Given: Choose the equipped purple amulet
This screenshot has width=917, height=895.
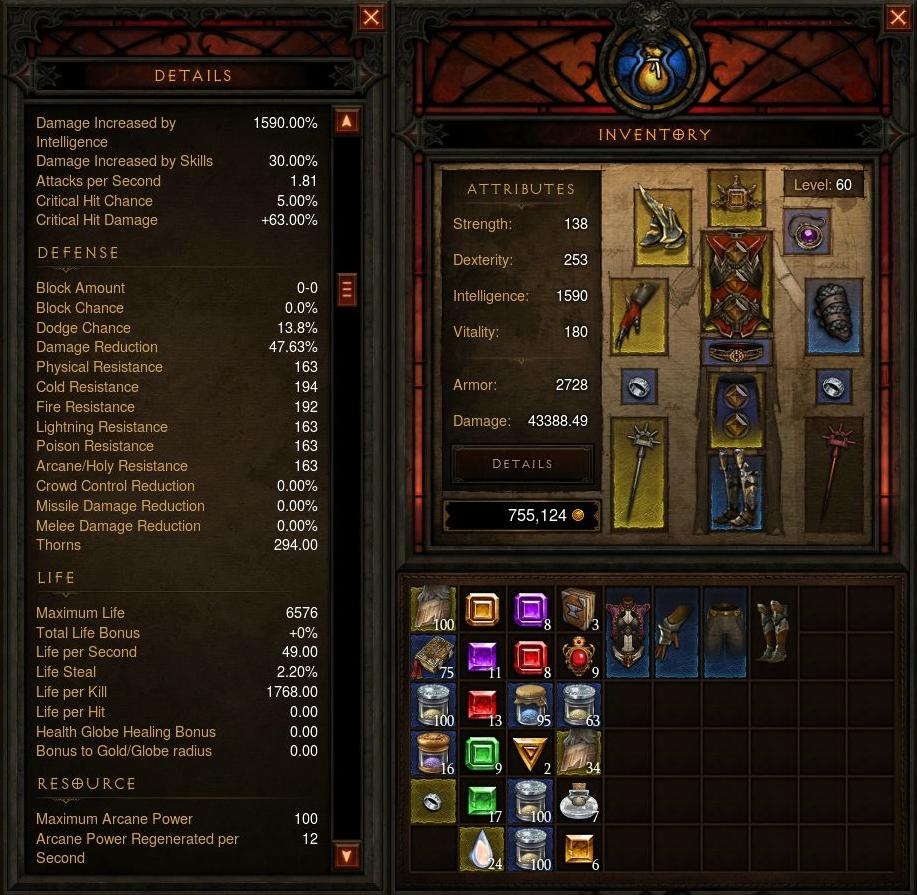Looking at the screenshot, I should [806, 235].
